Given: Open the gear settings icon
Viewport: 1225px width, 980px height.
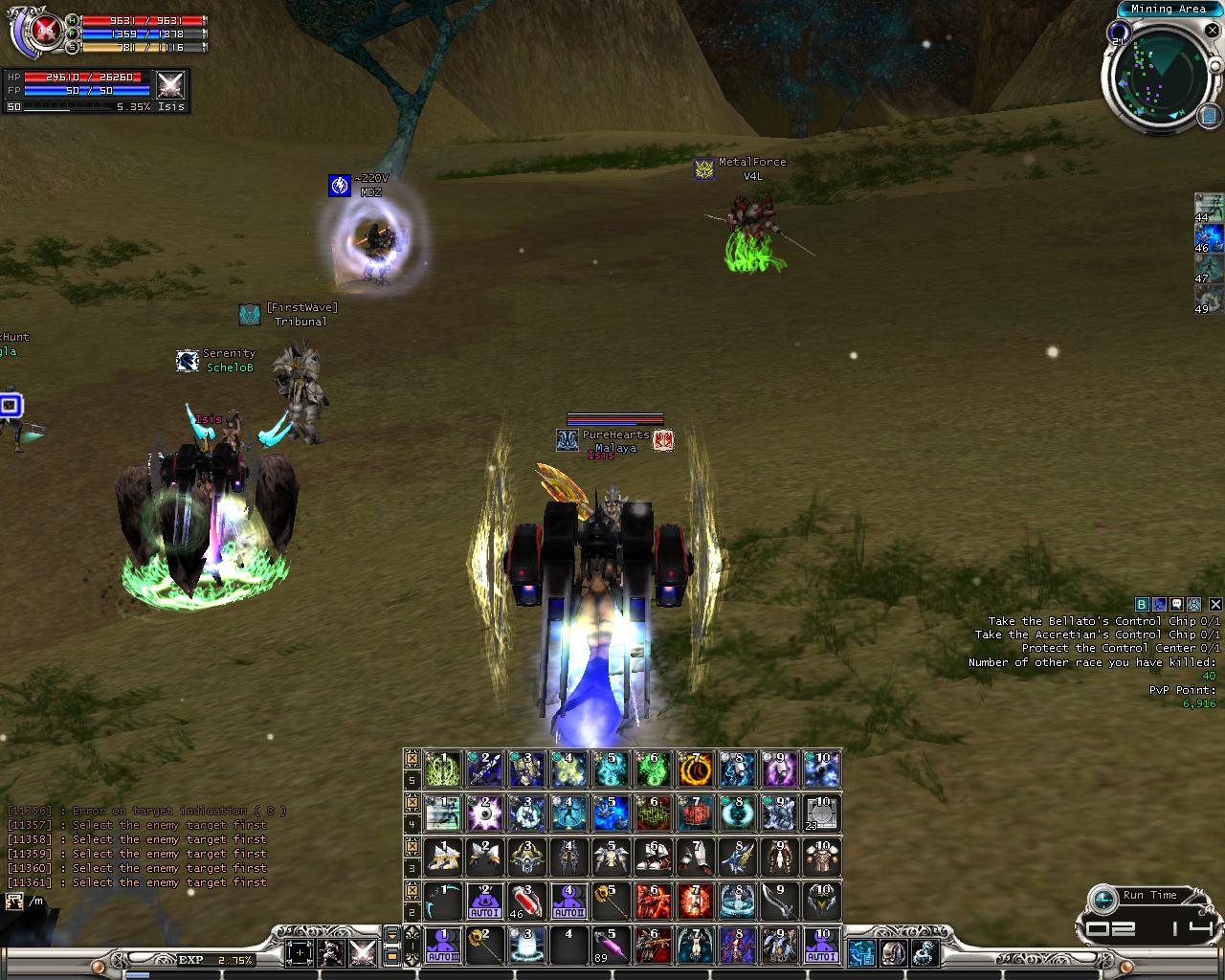Looking at the screenshot, I should point(924,953).
